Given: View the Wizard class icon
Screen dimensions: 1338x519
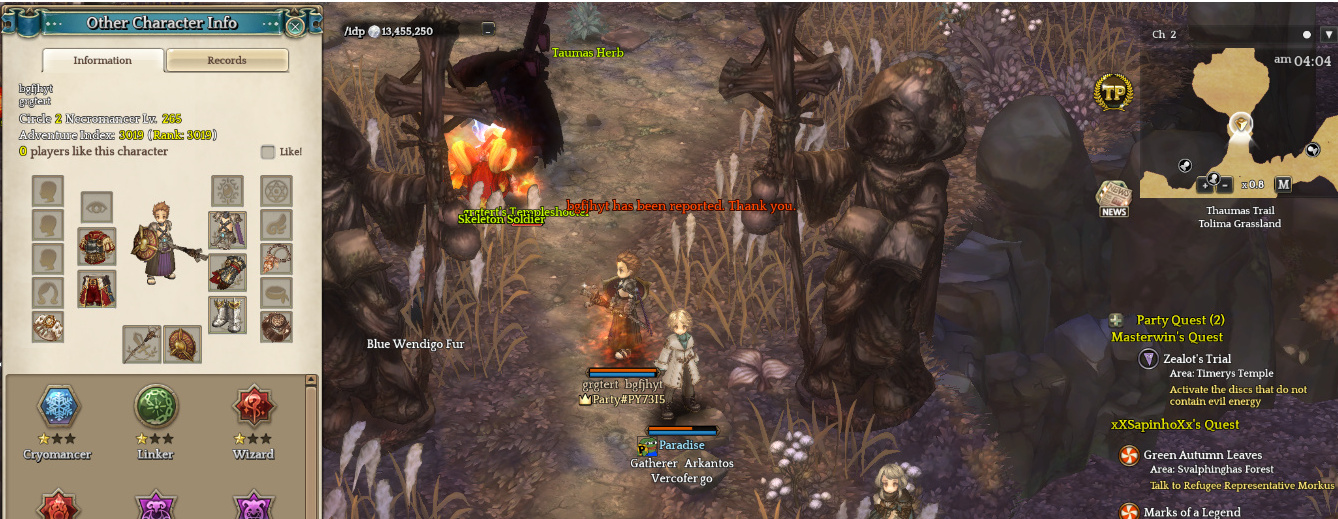Looking at the screenshot, I should tap(253, 407).
